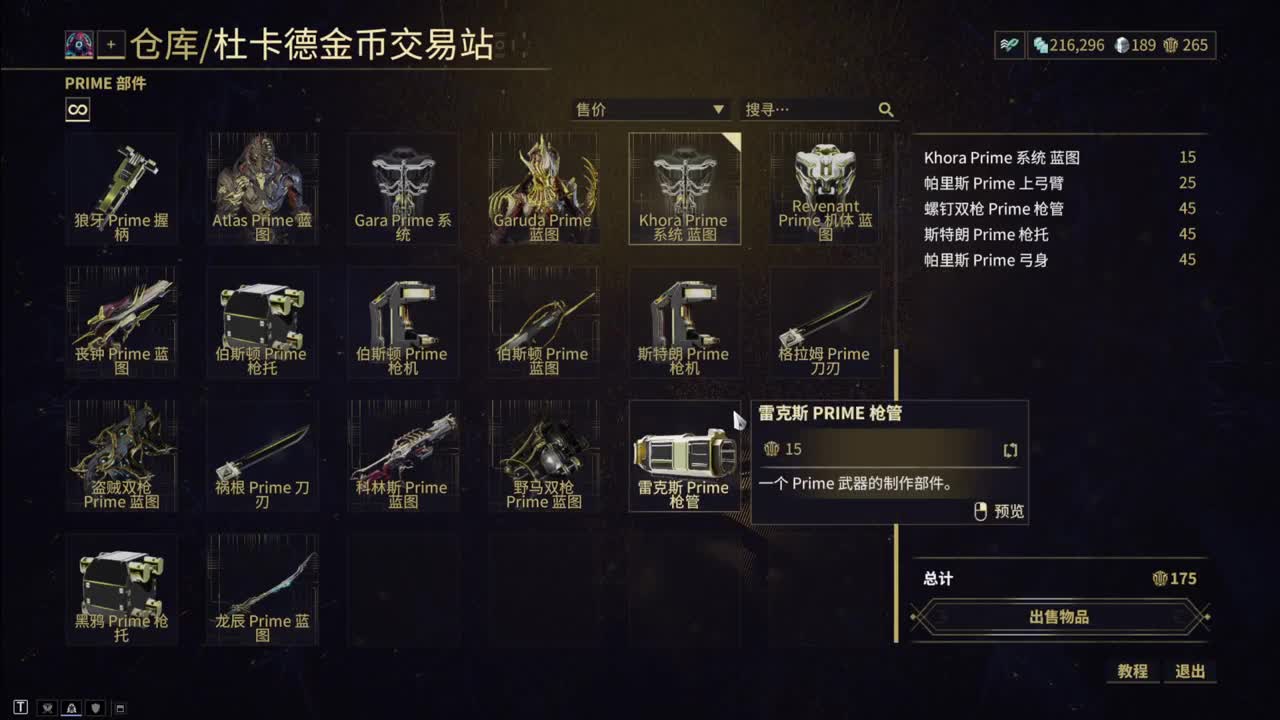The height and width of the screenshot is (720, 1280).
Task: Click the search magnifier next to 搜寻
Action: [x=886, y=110]
